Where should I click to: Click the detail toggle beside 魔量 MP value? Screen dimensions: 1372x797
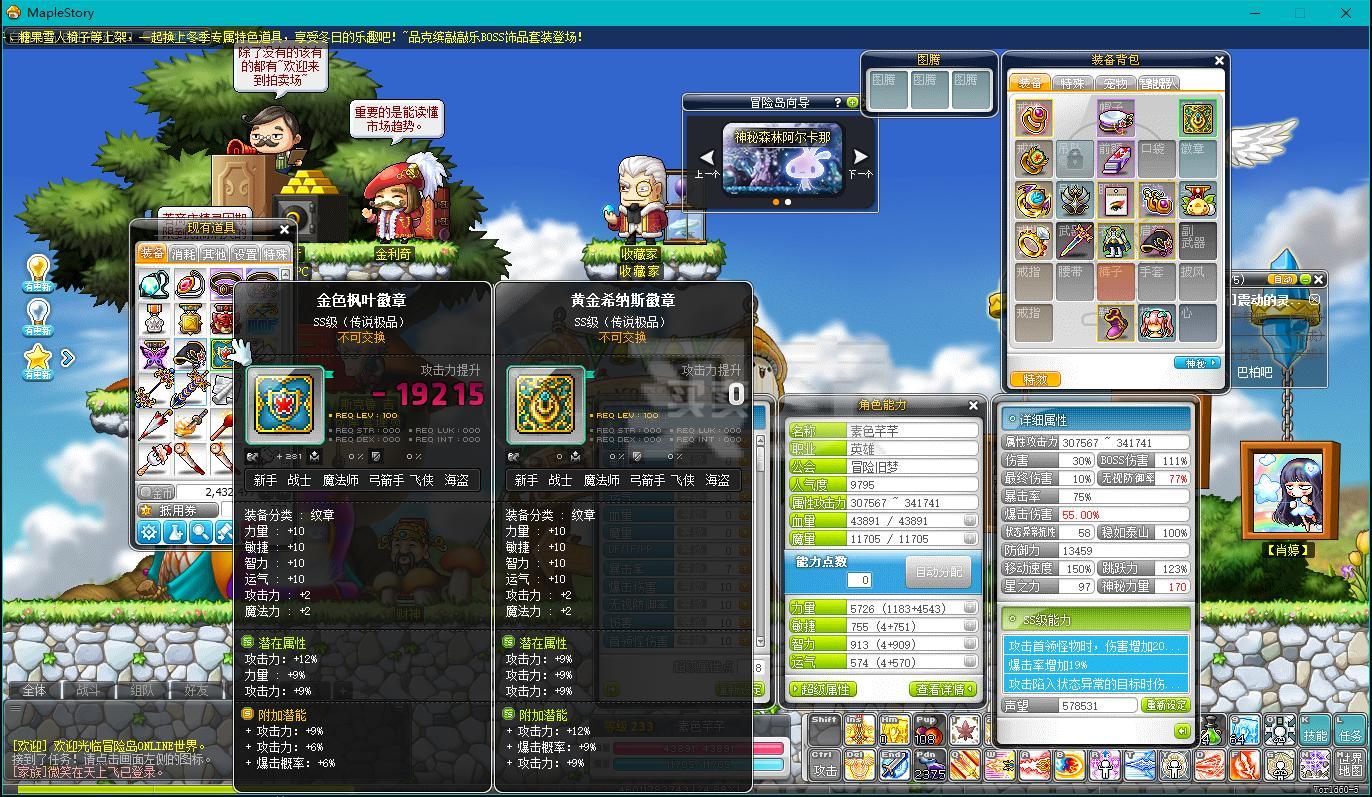pos(970,539)
